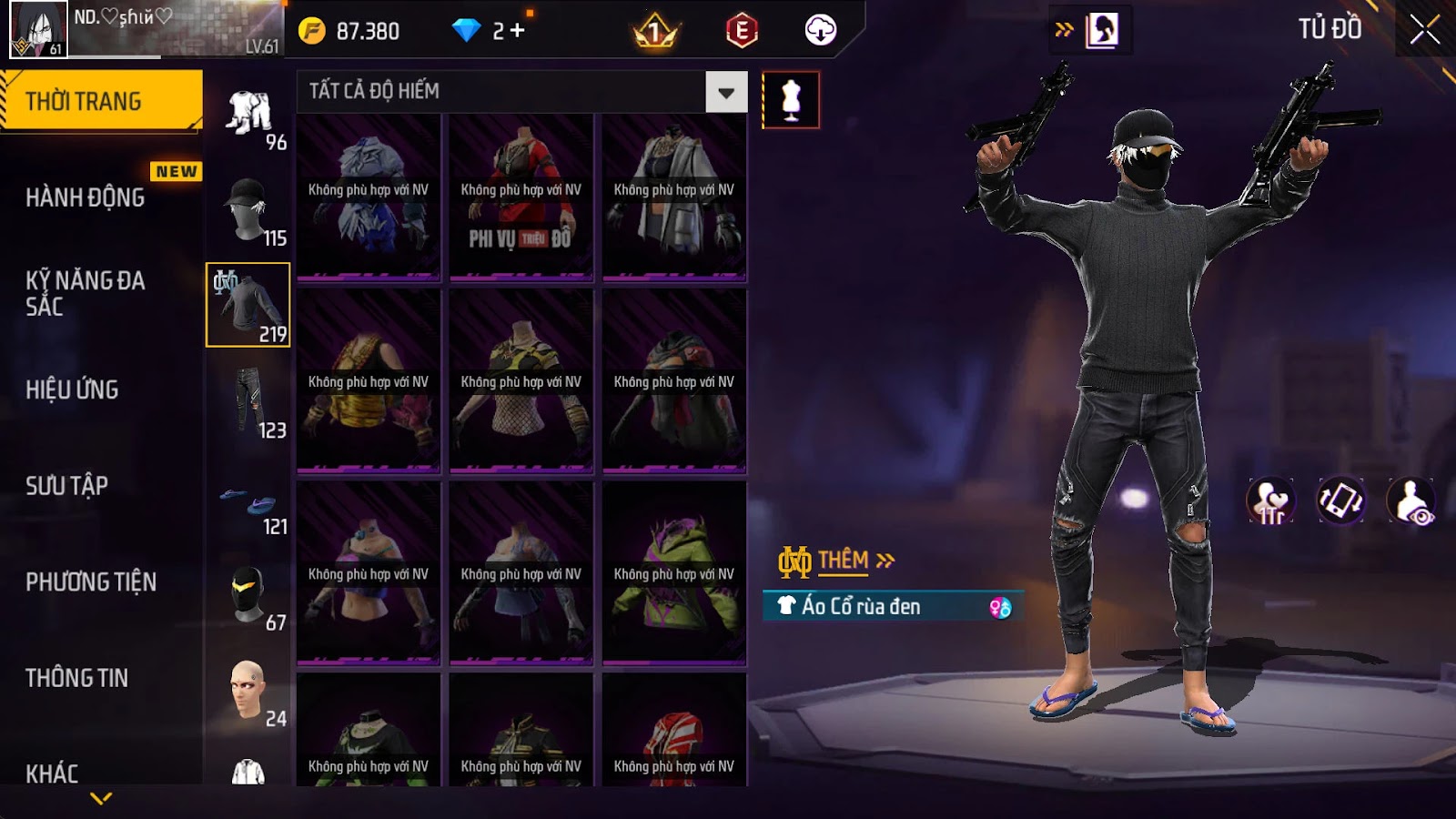The image size is (1456, 819).
Task: Select the hat category with 115 items
Action: 248,210
